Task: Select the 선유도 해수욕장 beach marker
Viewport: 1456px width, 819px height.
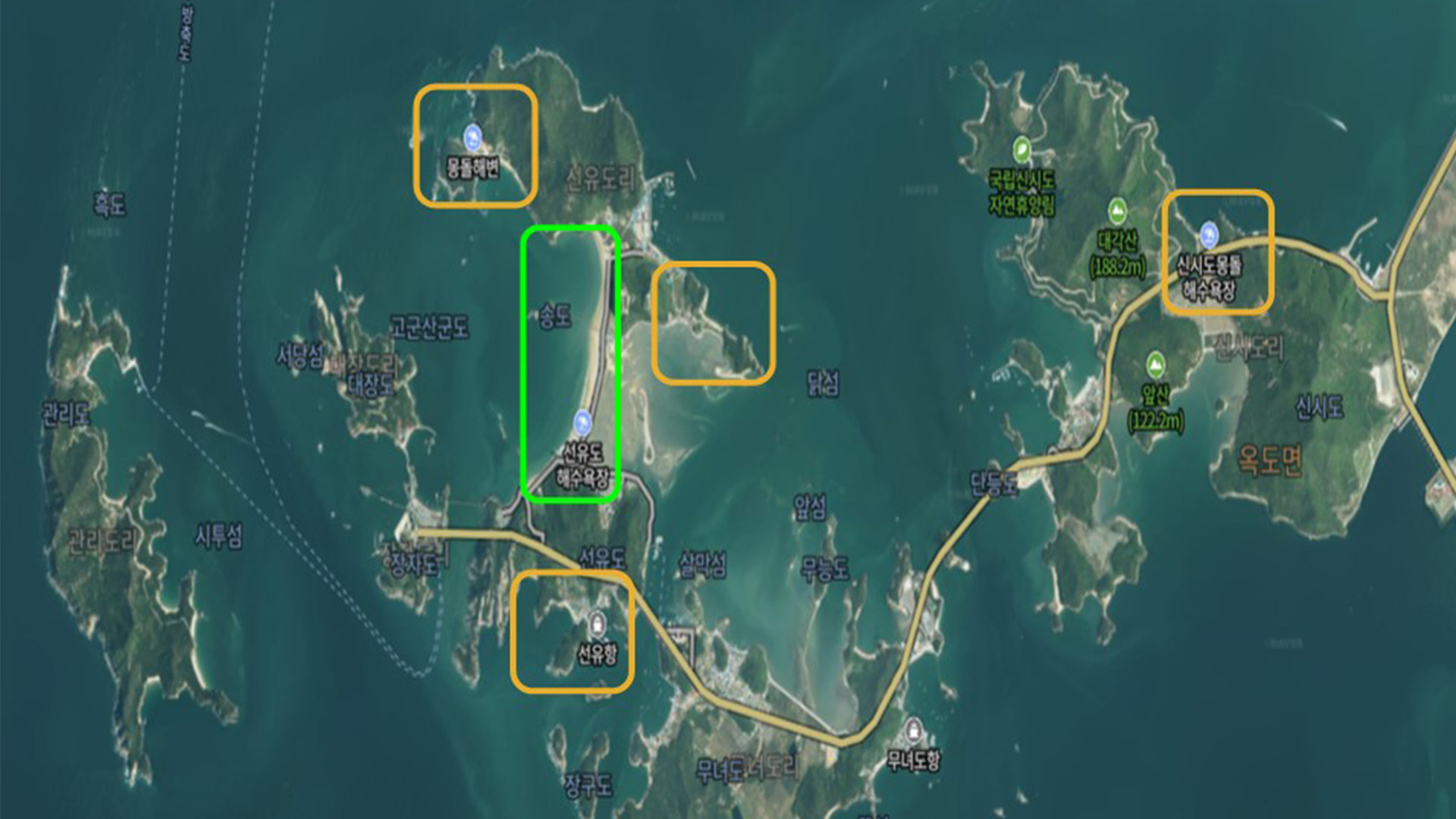Action: point(582,421)
